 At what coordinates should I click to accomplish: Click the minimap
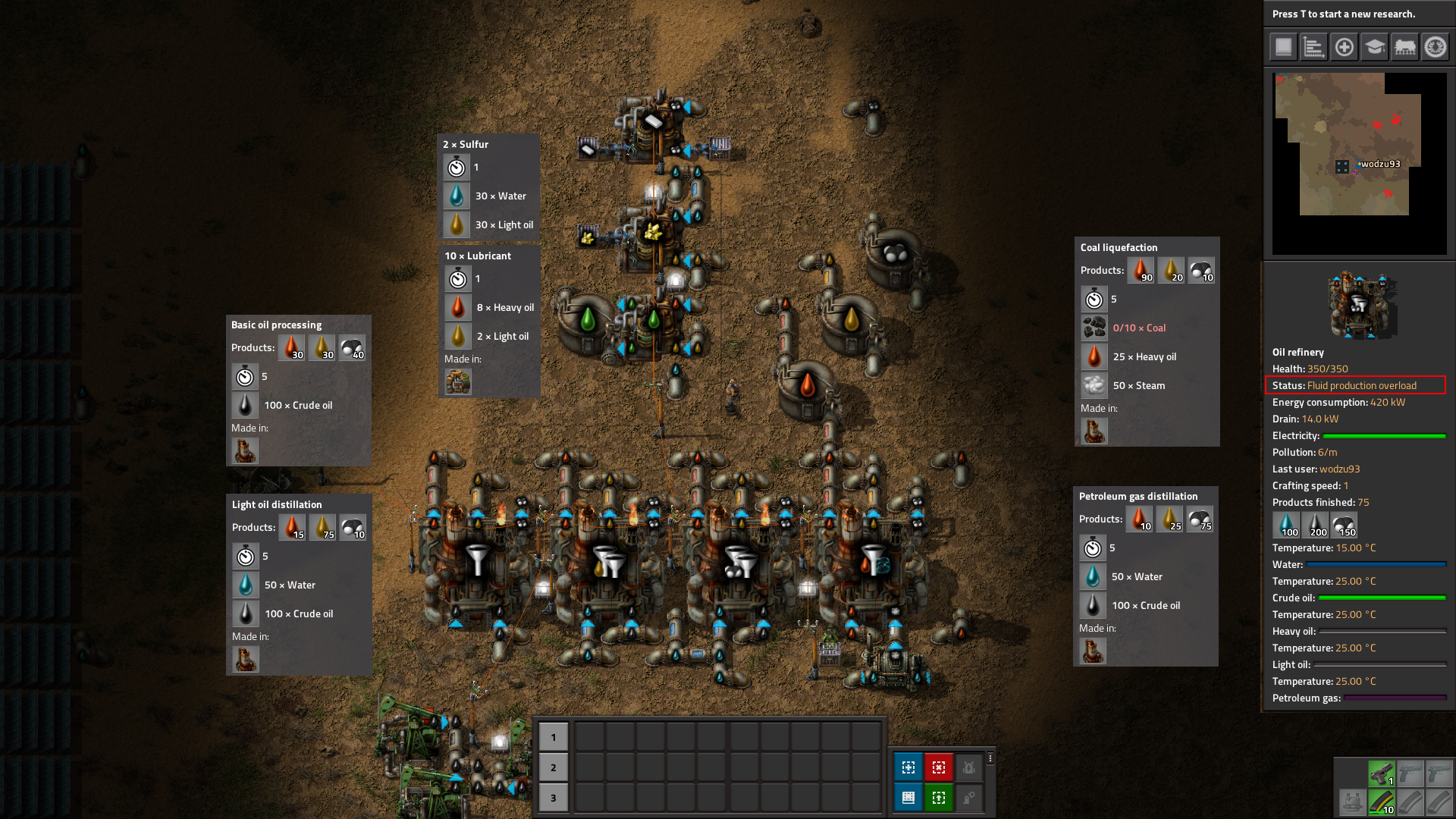(1359, 163)
